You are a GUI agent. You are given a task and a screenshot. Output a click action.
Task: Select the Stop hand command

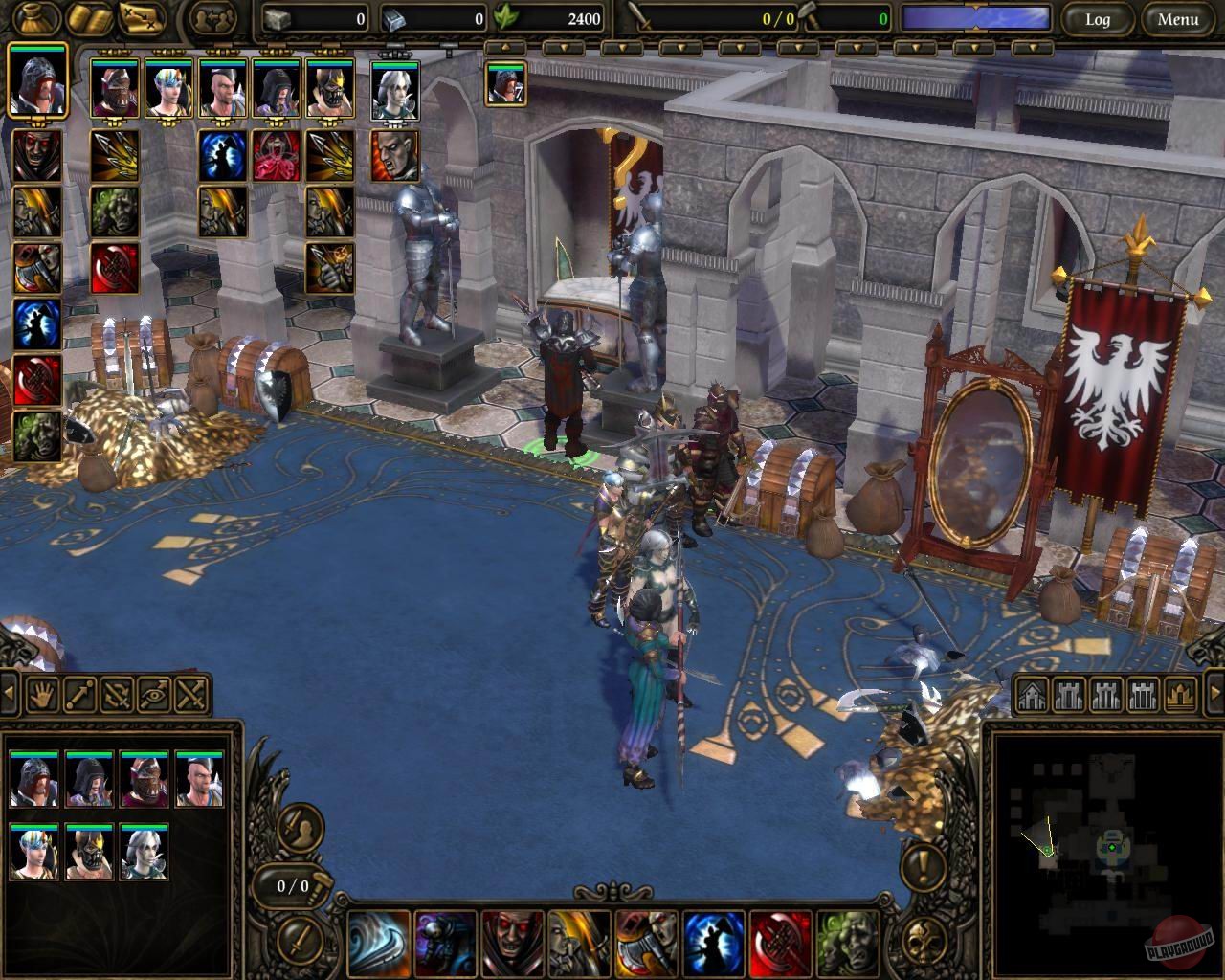42,695
